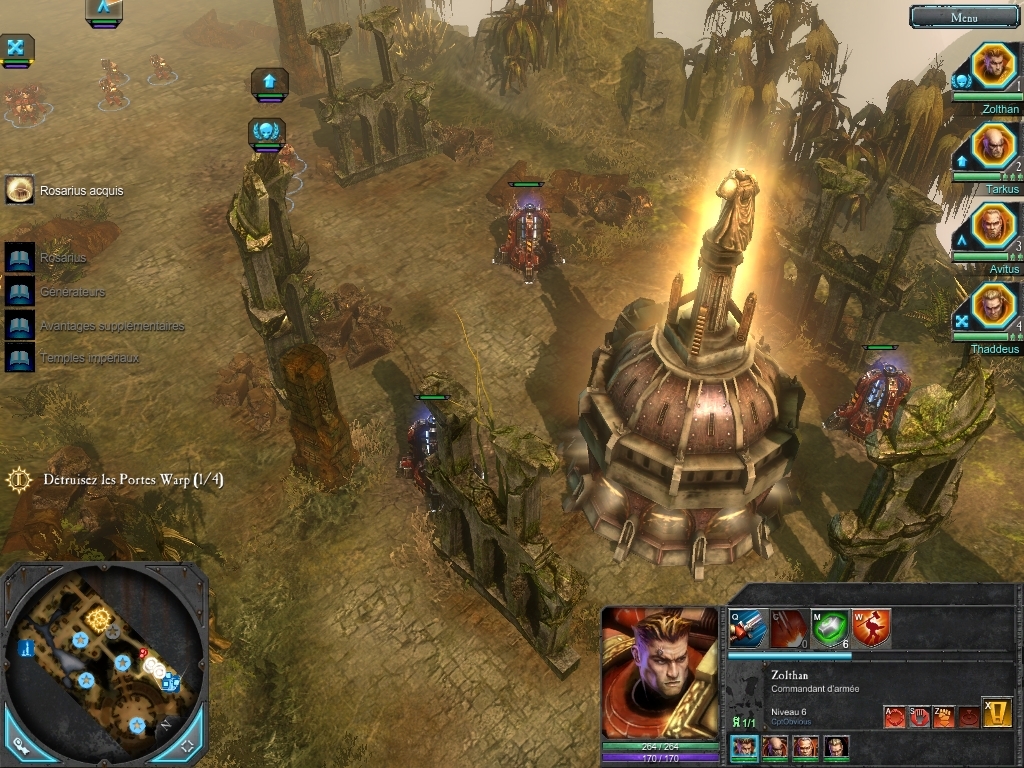
Task: Open the Rosarius tutorial entry
Action: tap(20, 258)
